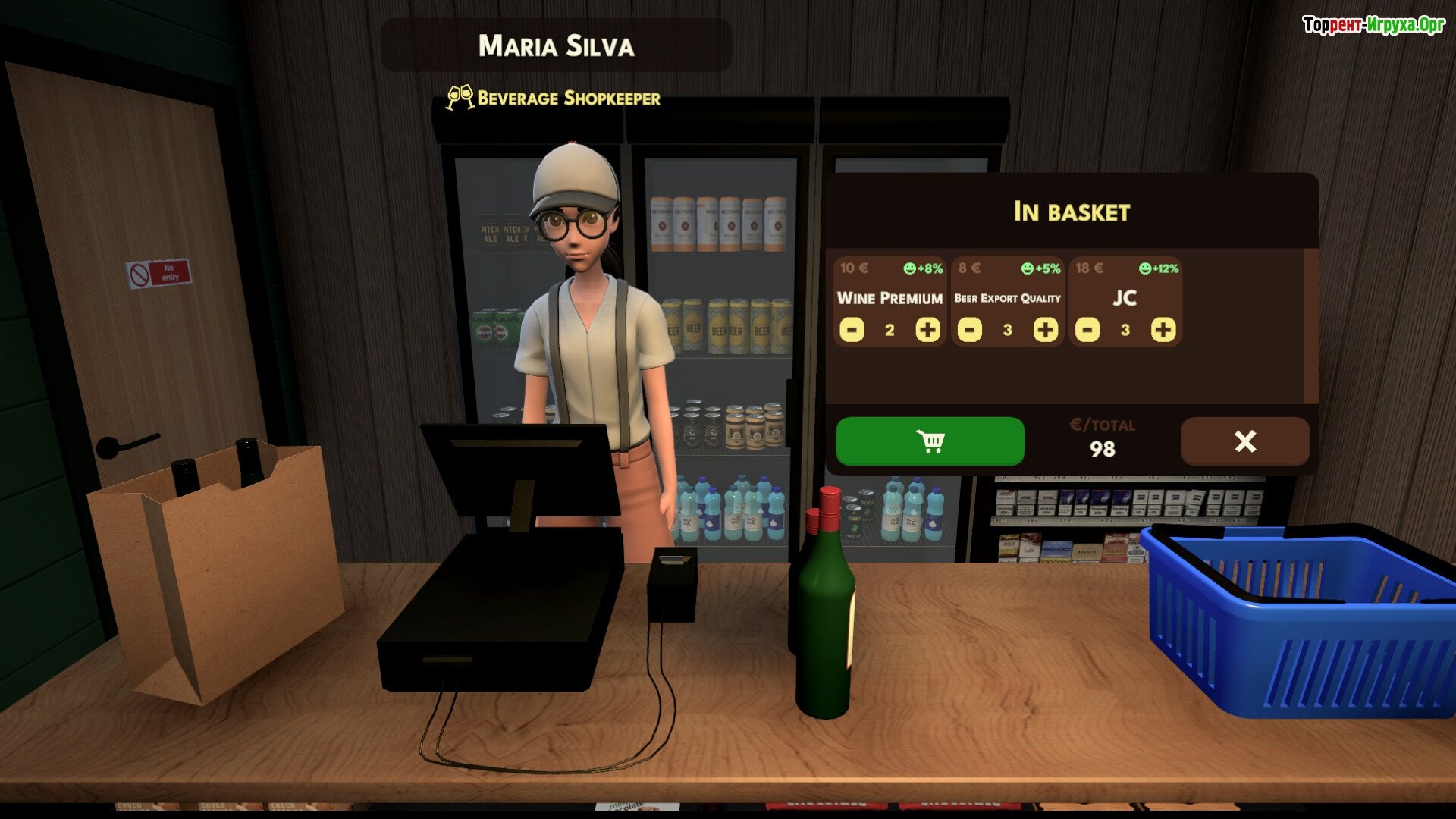
Task: Decrease Wine Premium quantity
Action: 852,330
